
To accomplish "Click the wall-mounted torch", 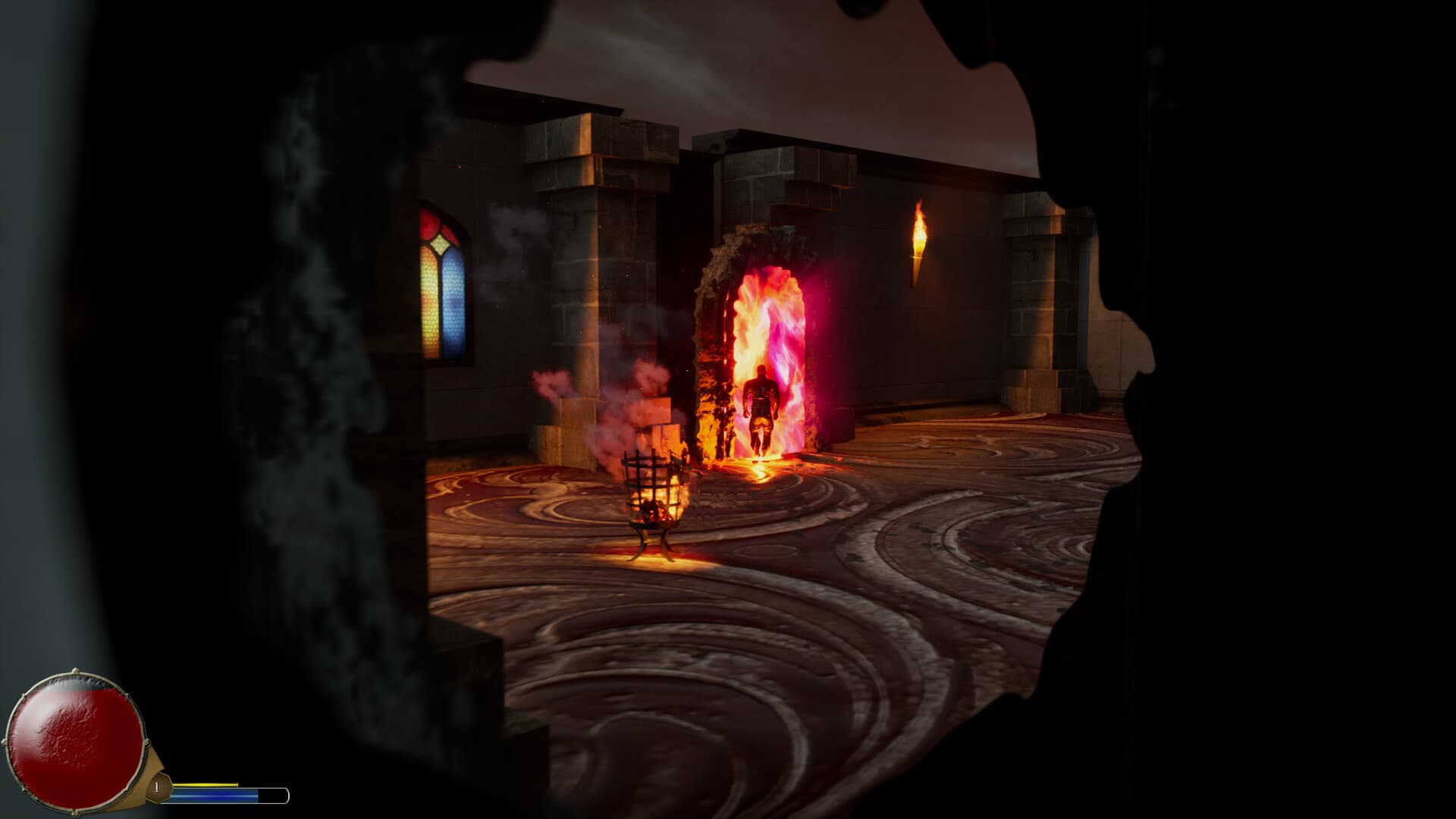I will 919,243.
